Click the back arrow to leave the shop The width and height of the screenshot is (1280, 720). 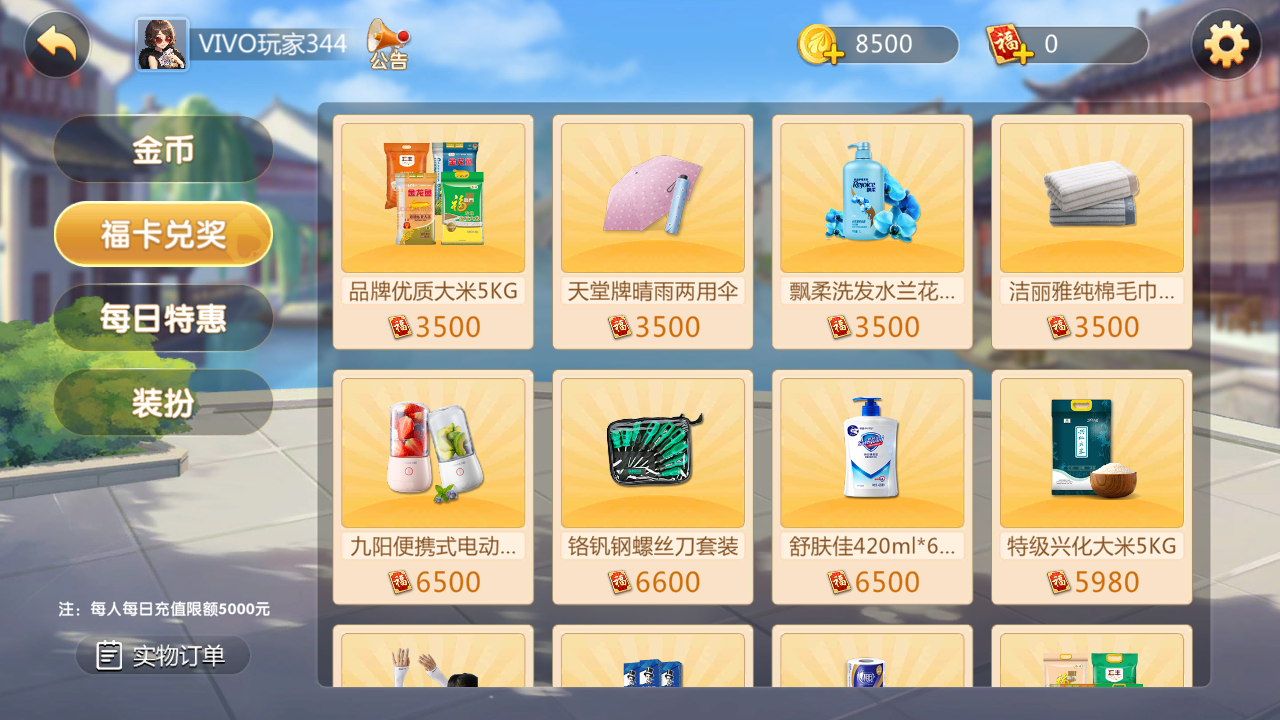coord(56,44)
